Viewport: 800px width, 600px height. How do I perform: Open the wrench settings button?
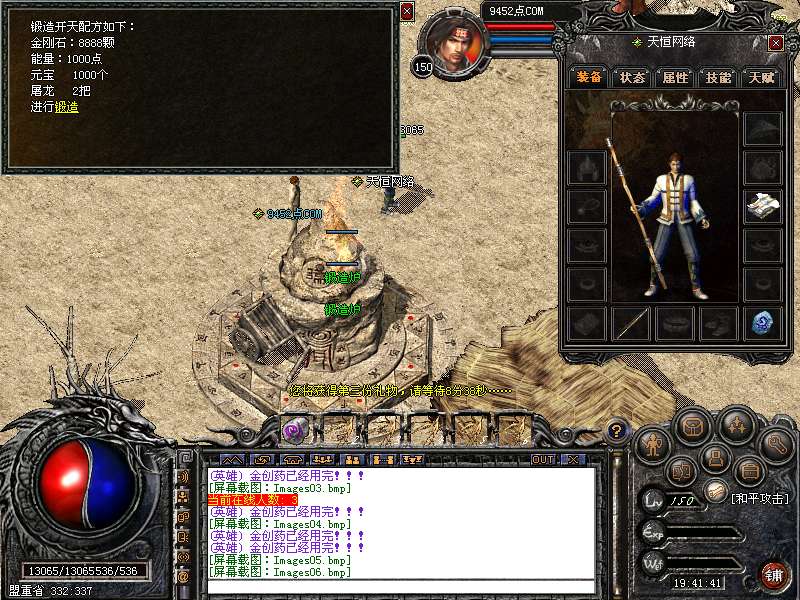775,444
